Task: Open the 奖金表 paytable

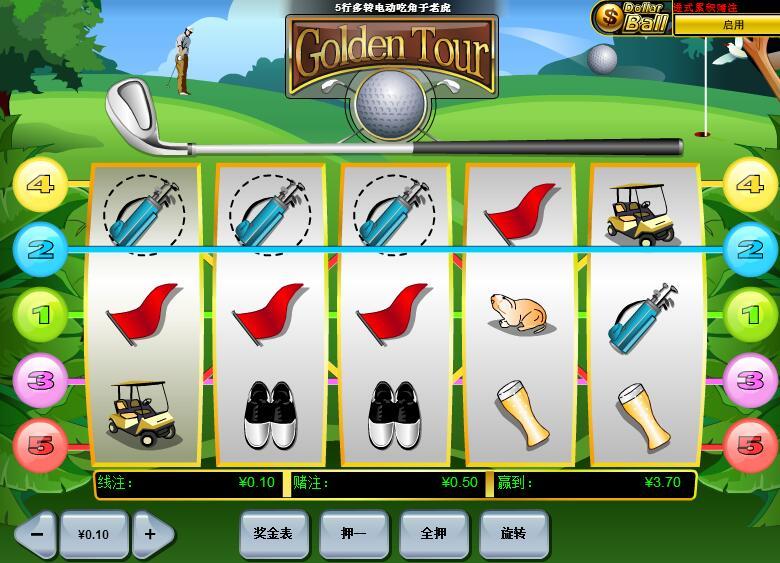Action: point(273,534)
